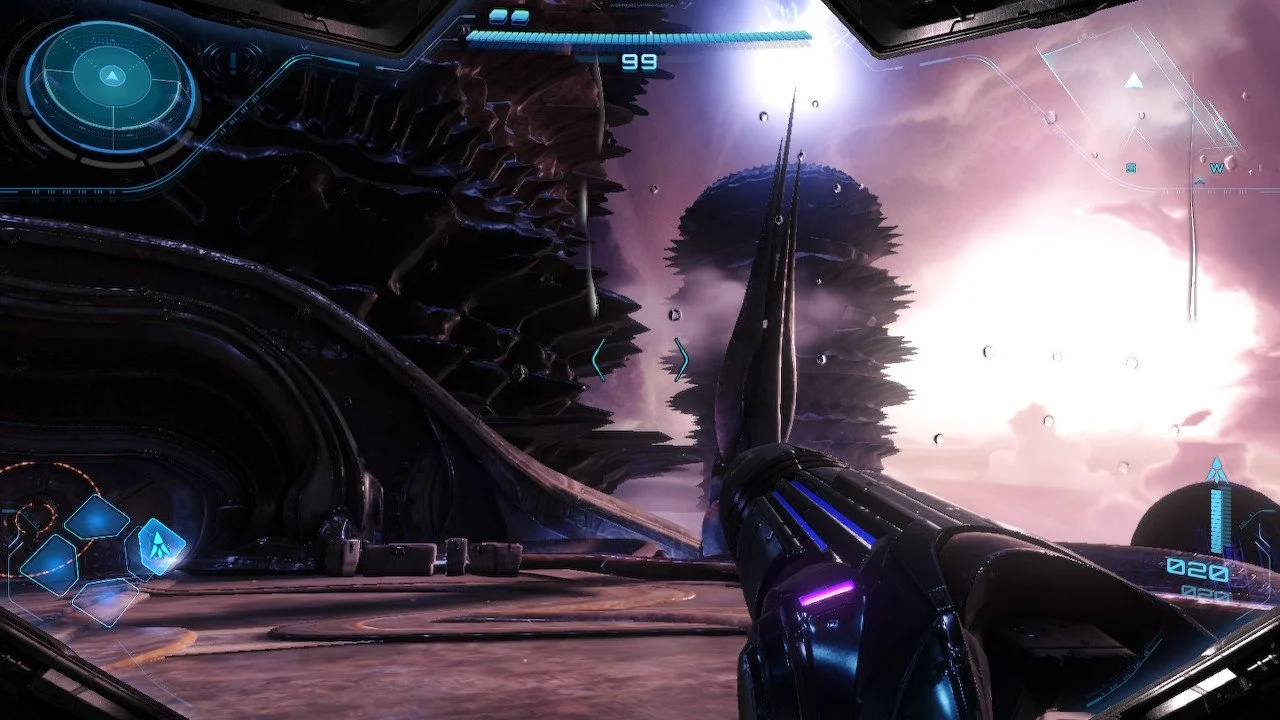Click the circular radar display
Screen dimensions: 1280x720
point(111,87)
